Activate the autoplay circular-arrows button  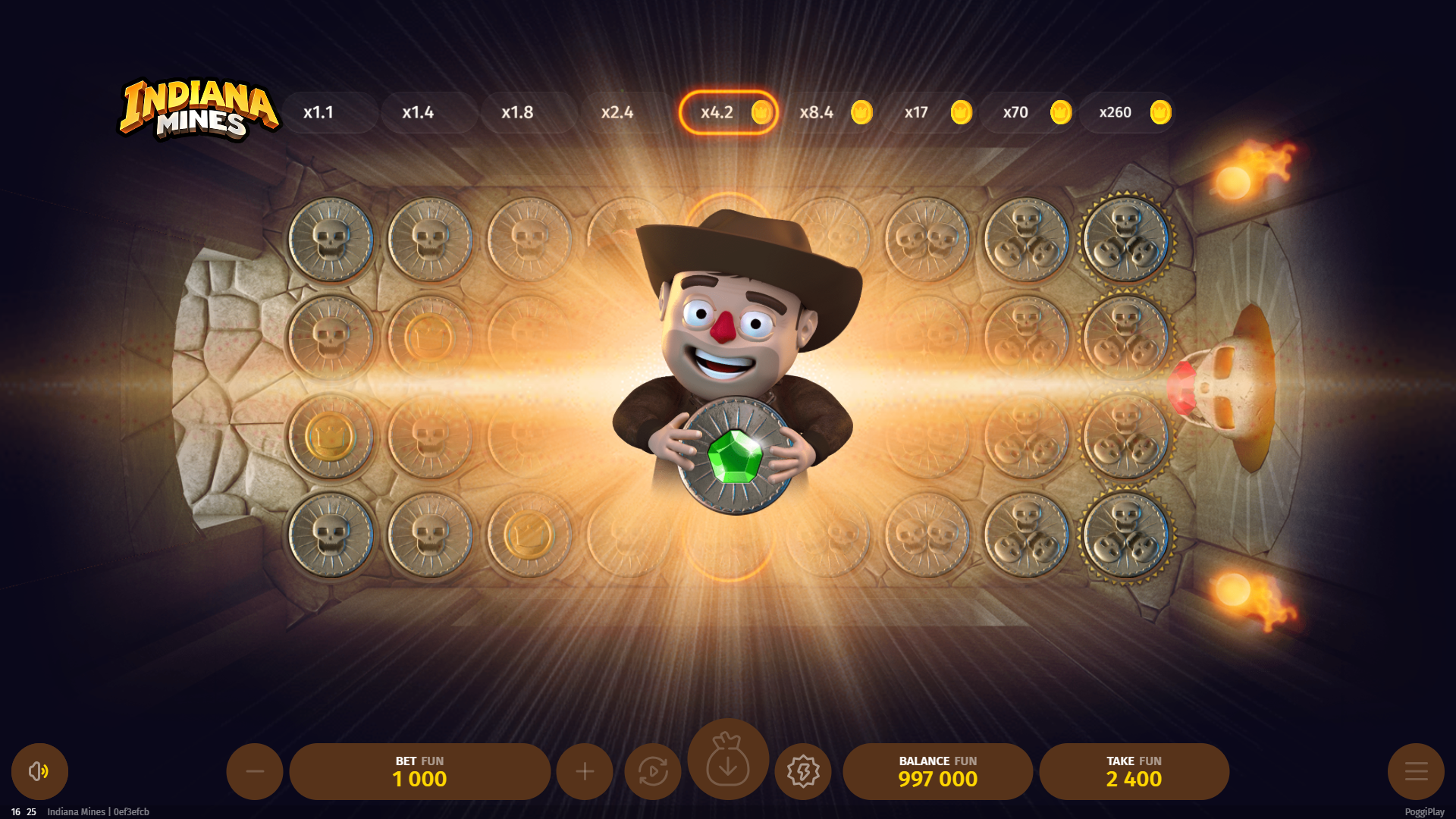pyautogui.click(x=653, y=771)
